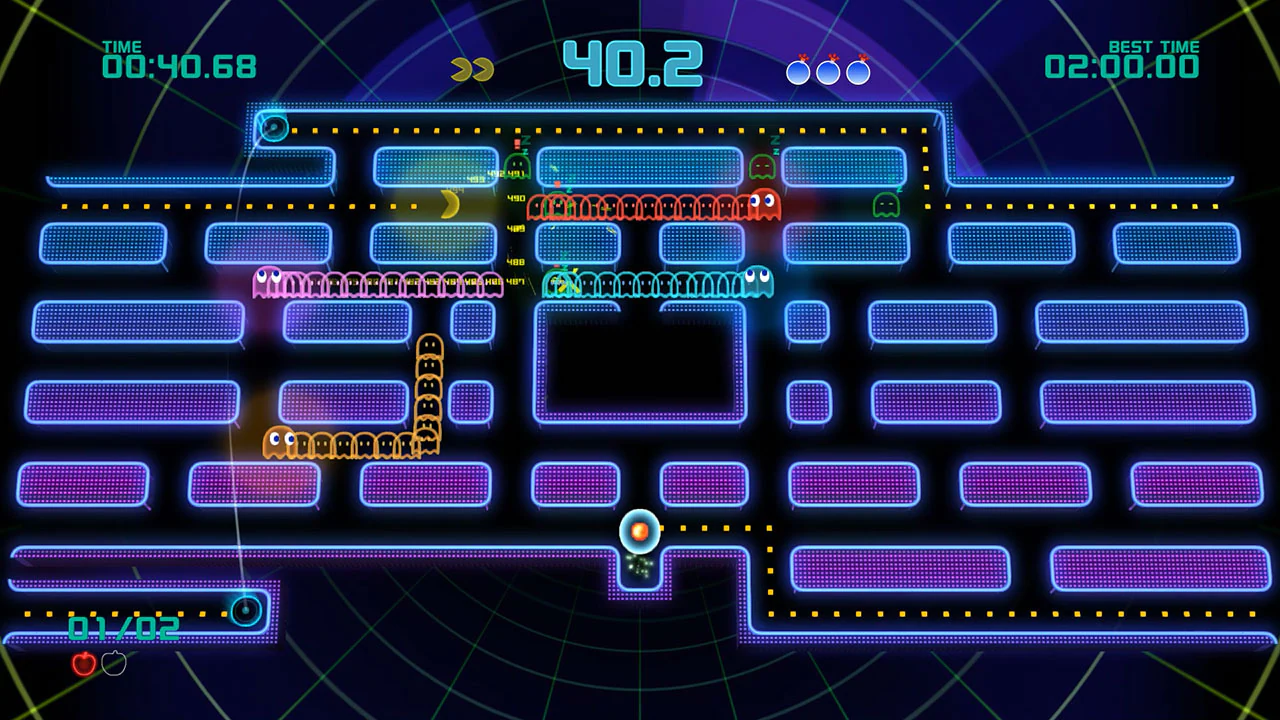Toggle the middle bomb orb indicator

coord(828,70)
